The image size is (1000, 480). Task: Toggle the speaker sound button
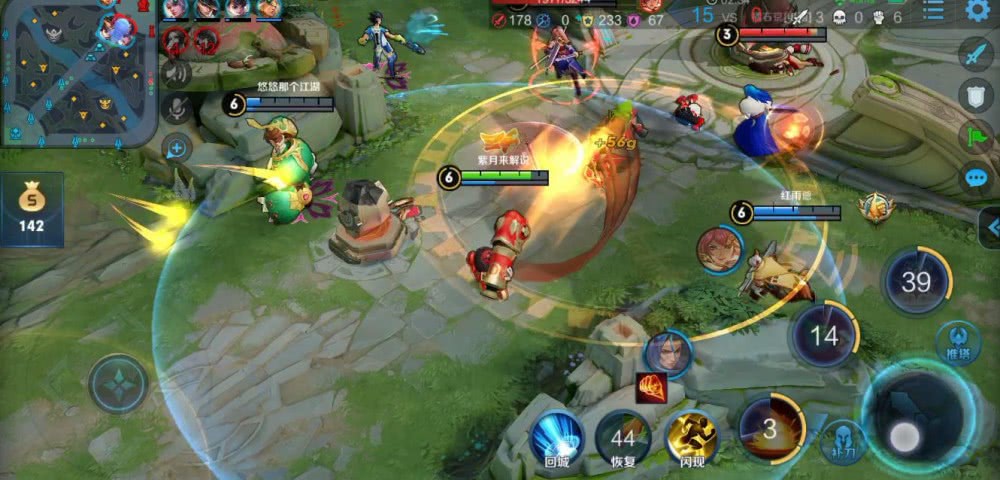coord(176,73)
